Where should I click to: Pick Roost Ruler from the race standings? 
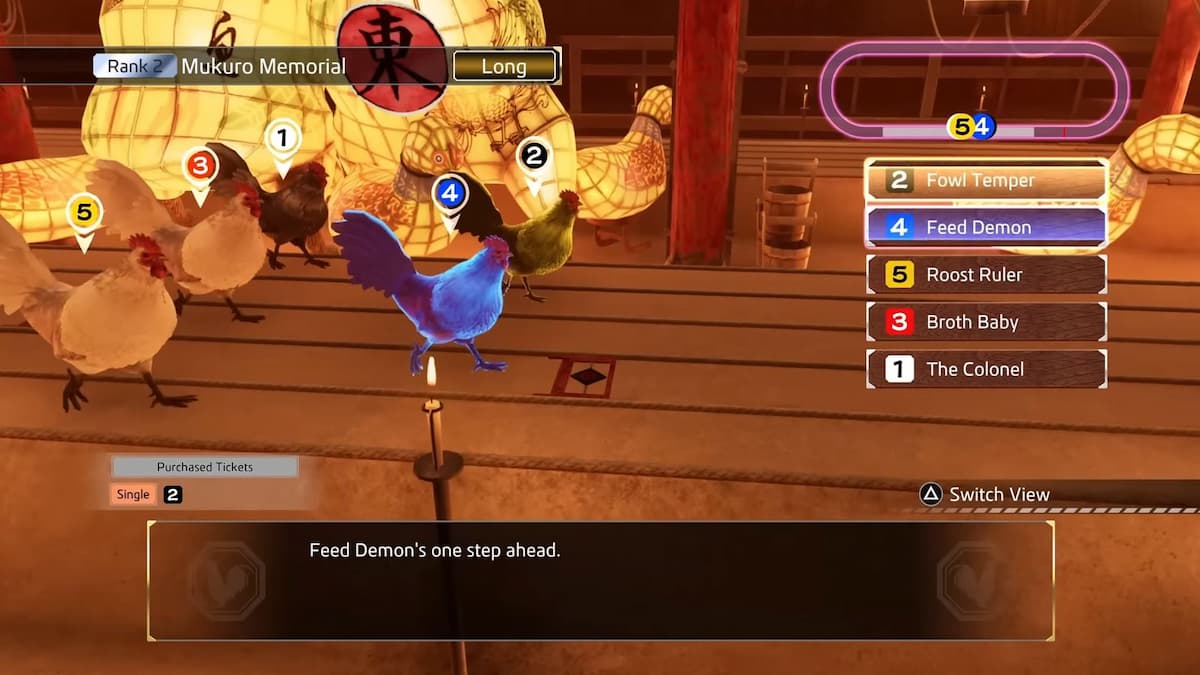986,275
